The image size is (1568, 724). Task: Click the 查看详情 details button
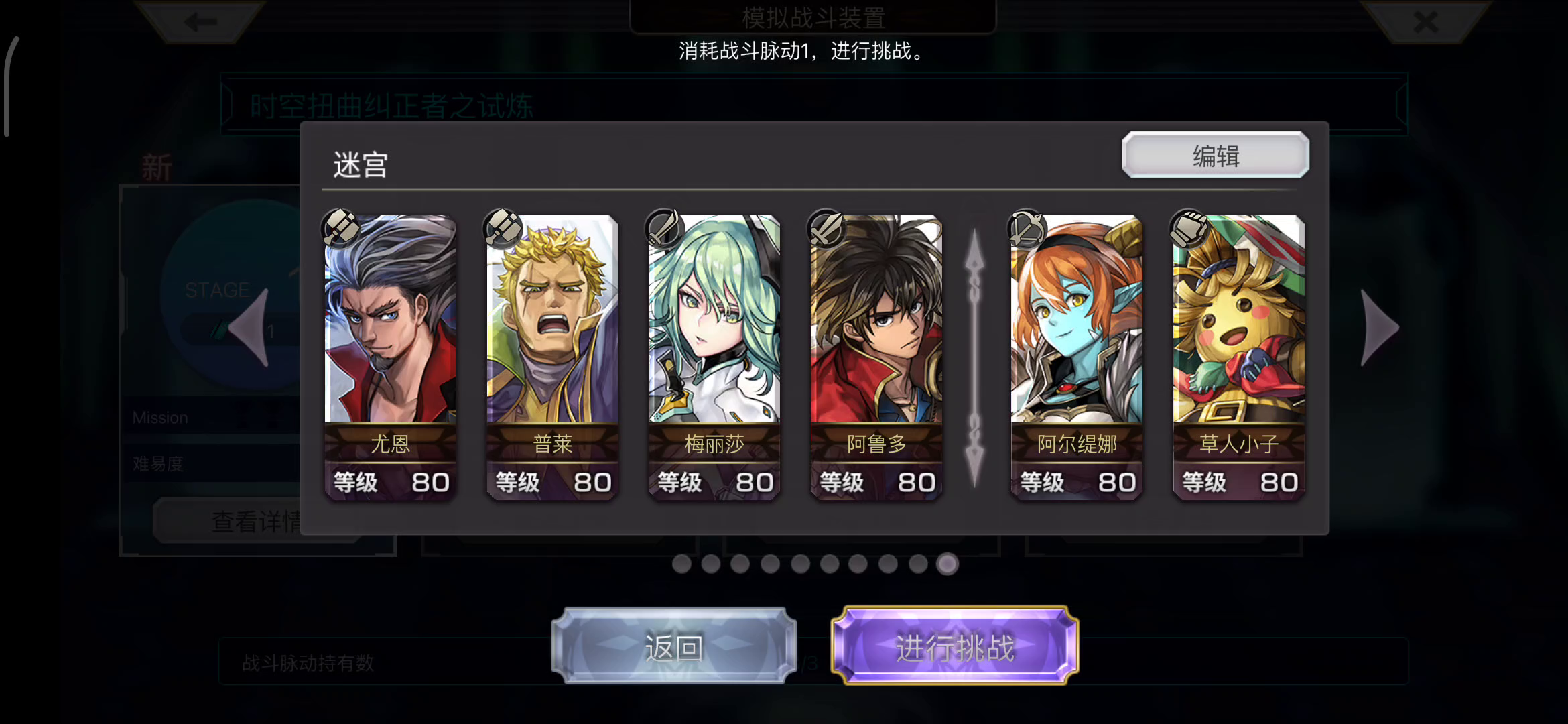tap(257, 520)
